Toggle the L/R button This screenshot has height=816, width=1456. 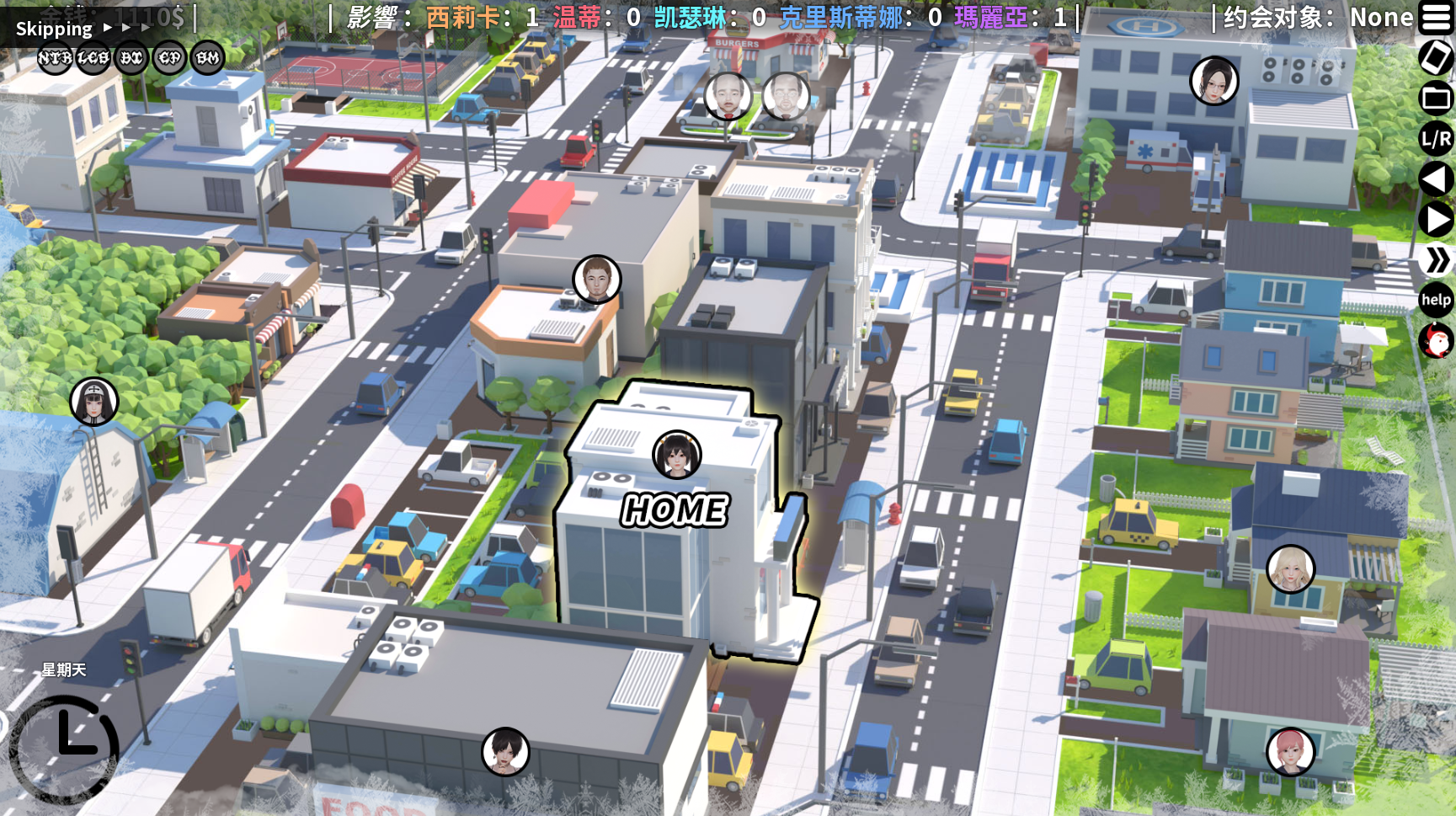[1436, 139]
